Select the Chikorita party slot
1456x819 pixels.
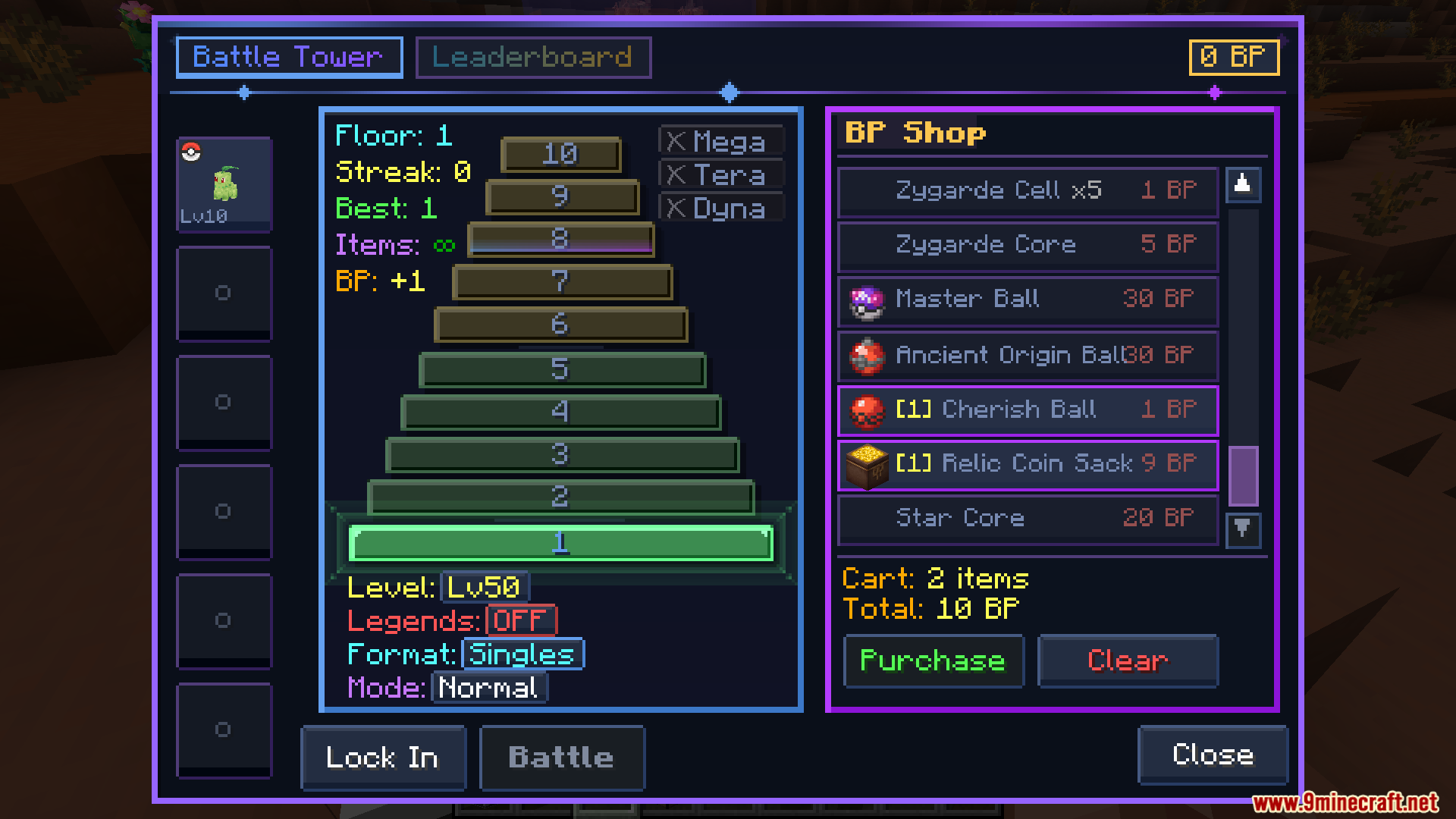[224, 184]
